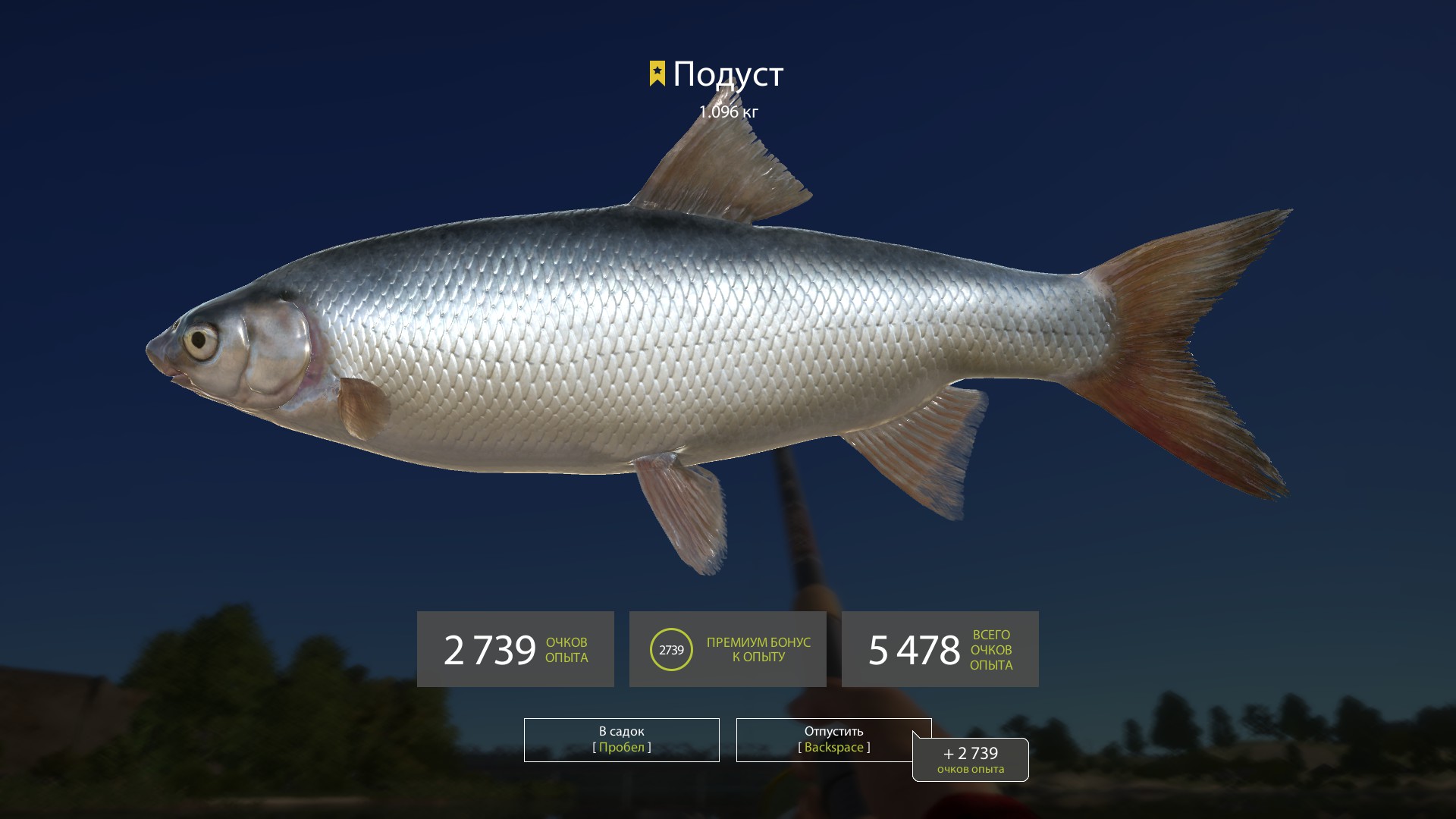Click the Пробел keybind text
This screenshot has height=819, width=1456.
620,746
